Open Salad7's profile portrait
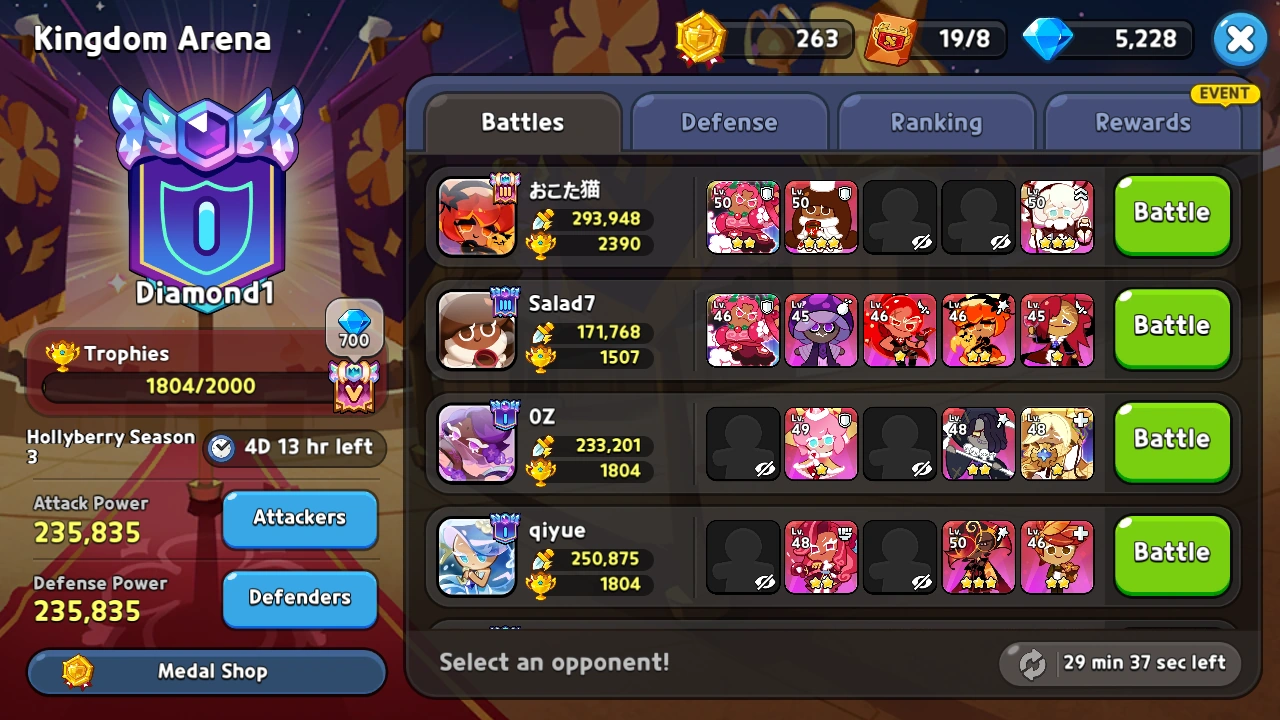The height and width of the screenshot is (720, 1280). pos(477,329)
